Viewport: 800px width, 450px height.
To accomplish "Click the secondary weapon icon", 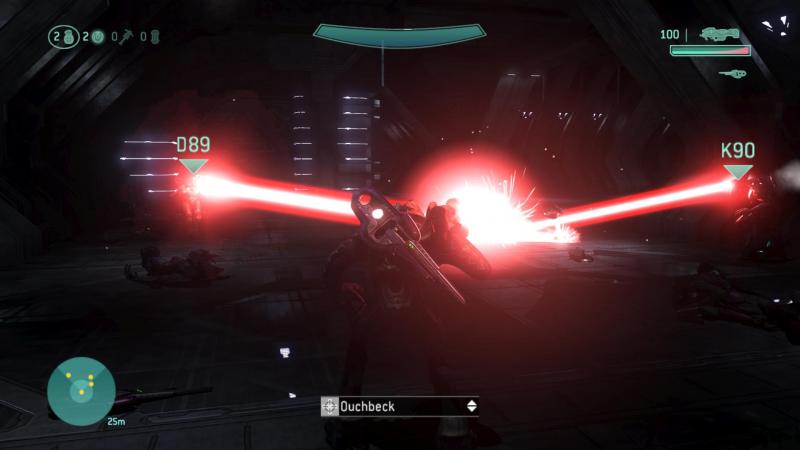I will click(733, 72).
